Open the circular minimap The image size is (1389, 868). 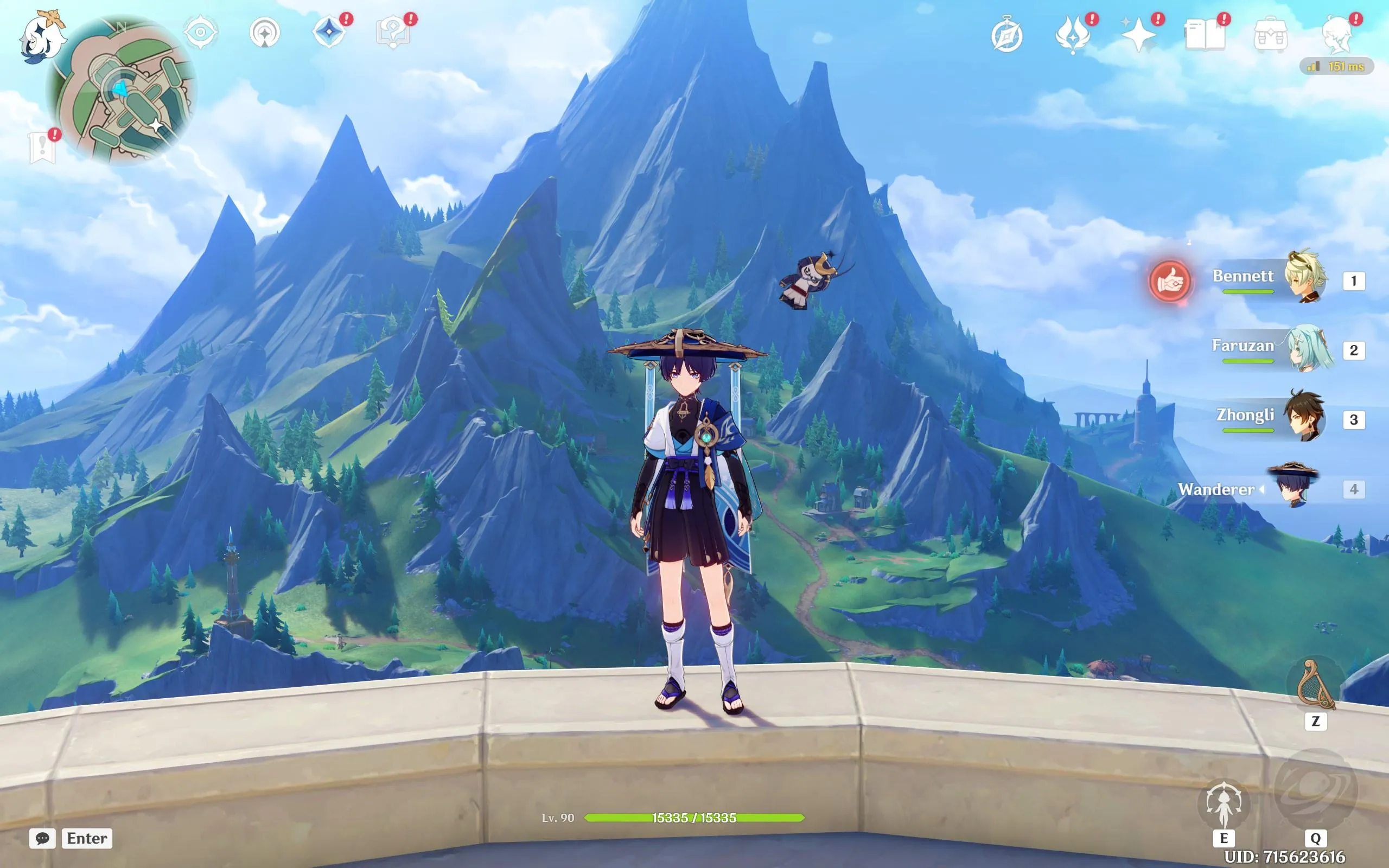tap(122, 89)
